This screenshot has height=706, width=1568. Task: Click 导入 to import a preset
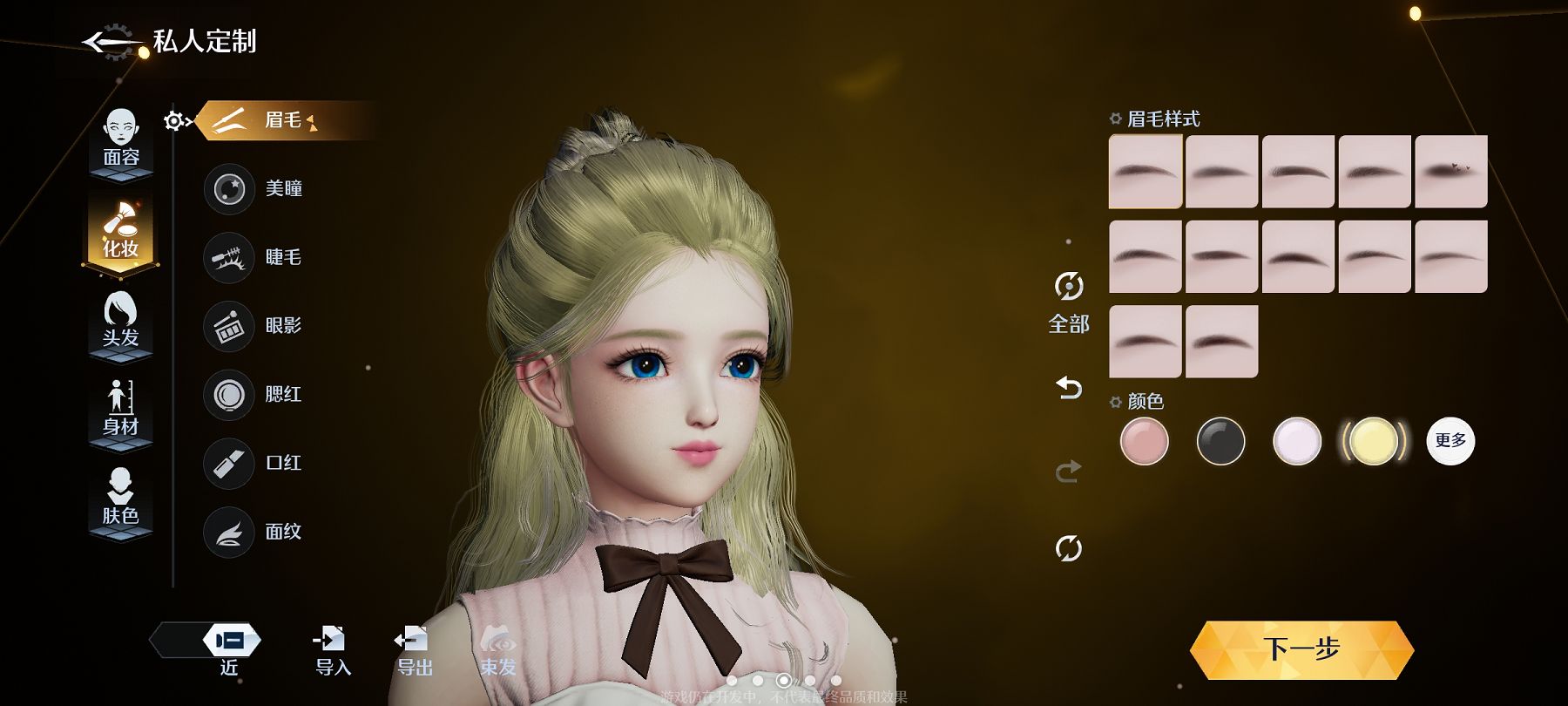click(332, 650)
